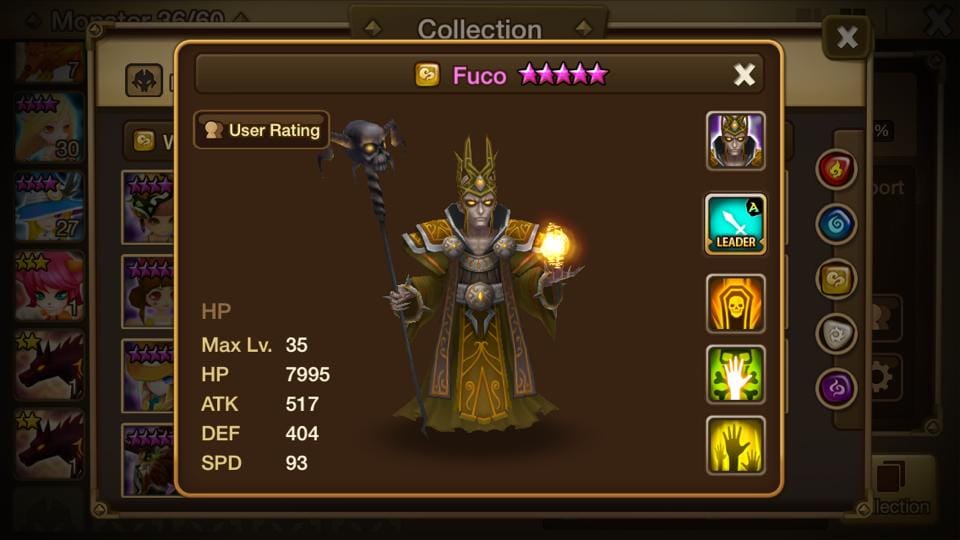Switch to the water element icon
960x540 pixels.
point(836,224)
